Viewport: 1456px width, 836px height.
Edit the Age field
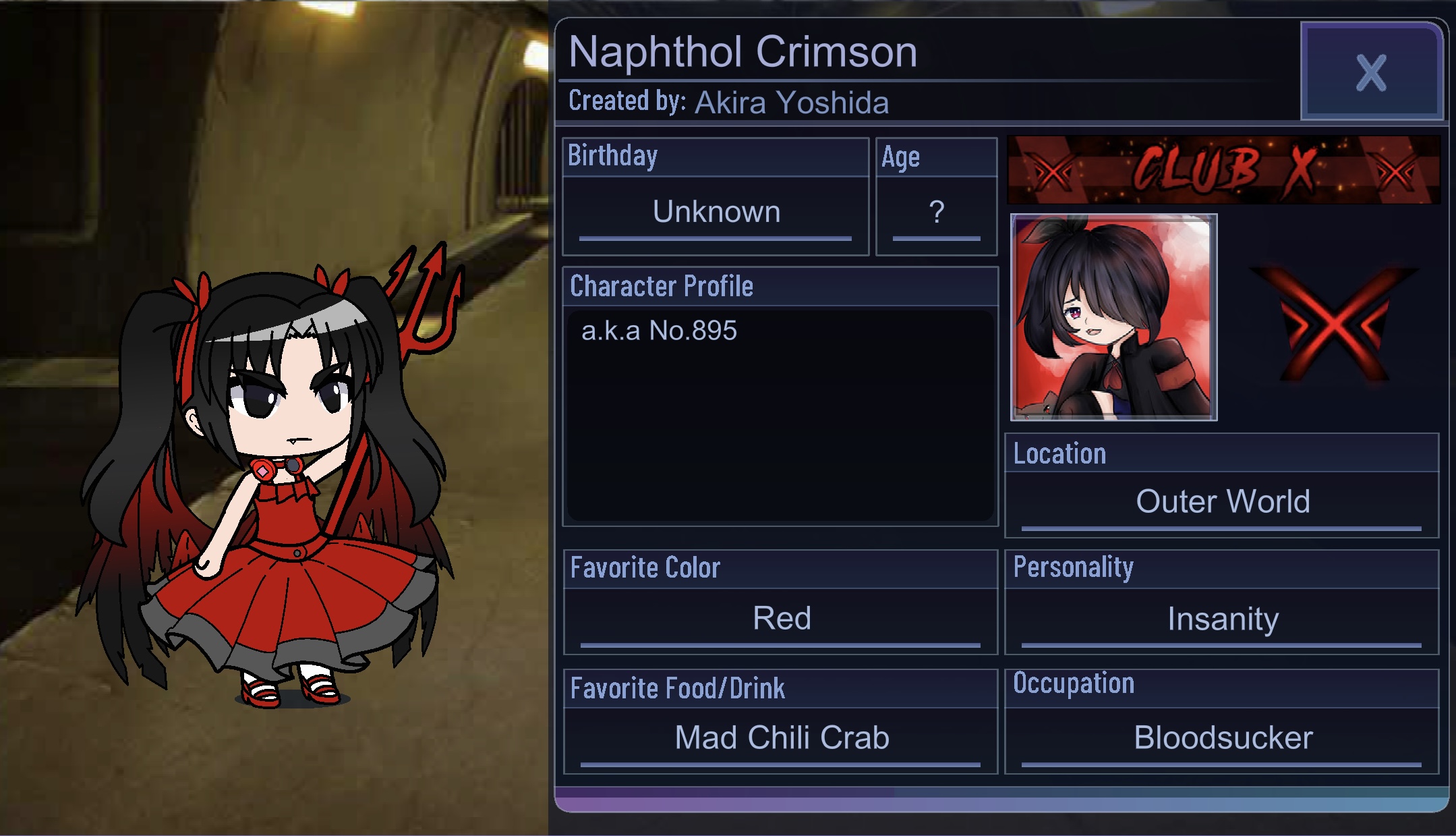tap(936, 213)
